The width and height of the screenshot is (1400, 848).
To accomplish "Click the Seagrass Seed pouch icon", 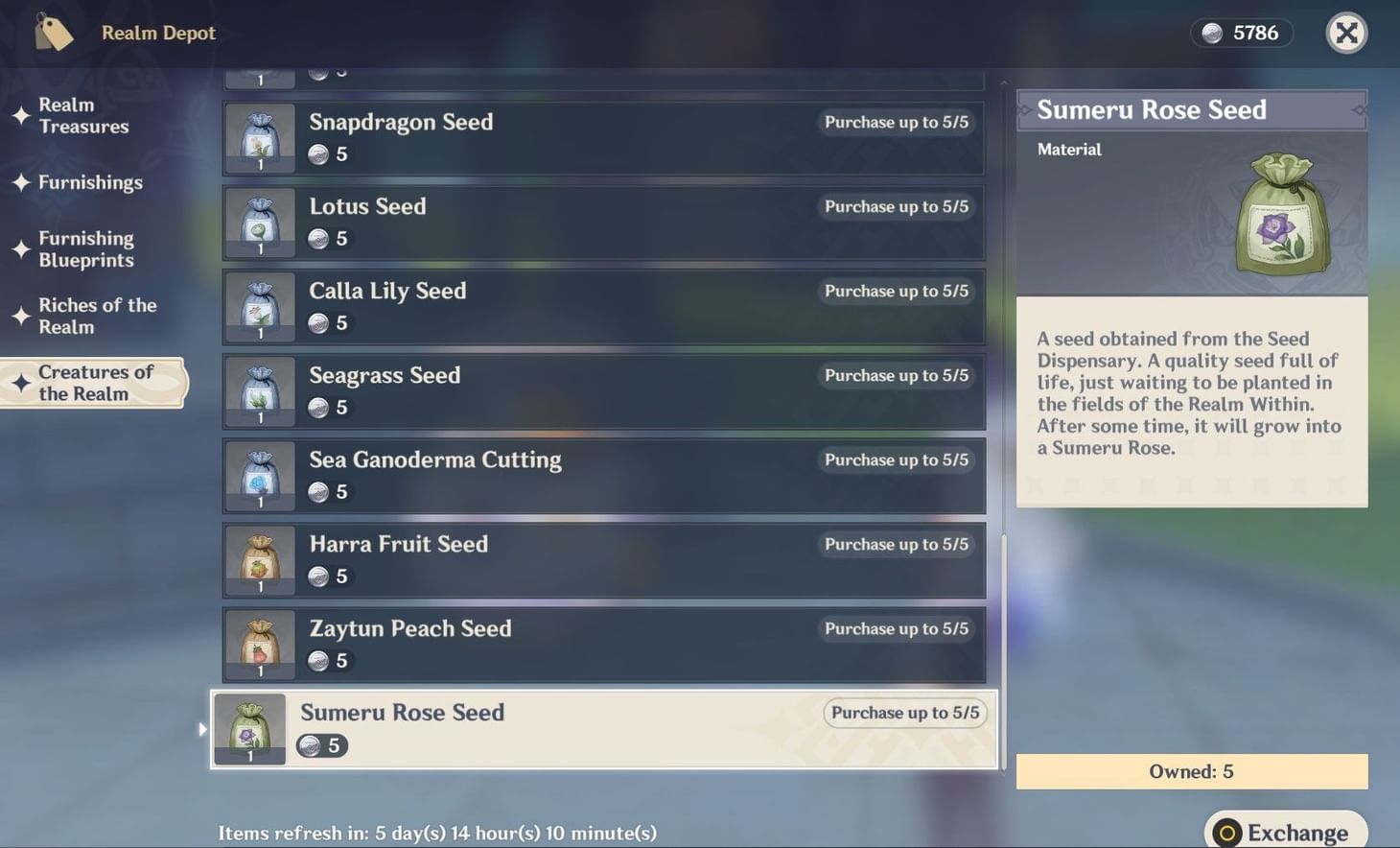I will [259, 389].
